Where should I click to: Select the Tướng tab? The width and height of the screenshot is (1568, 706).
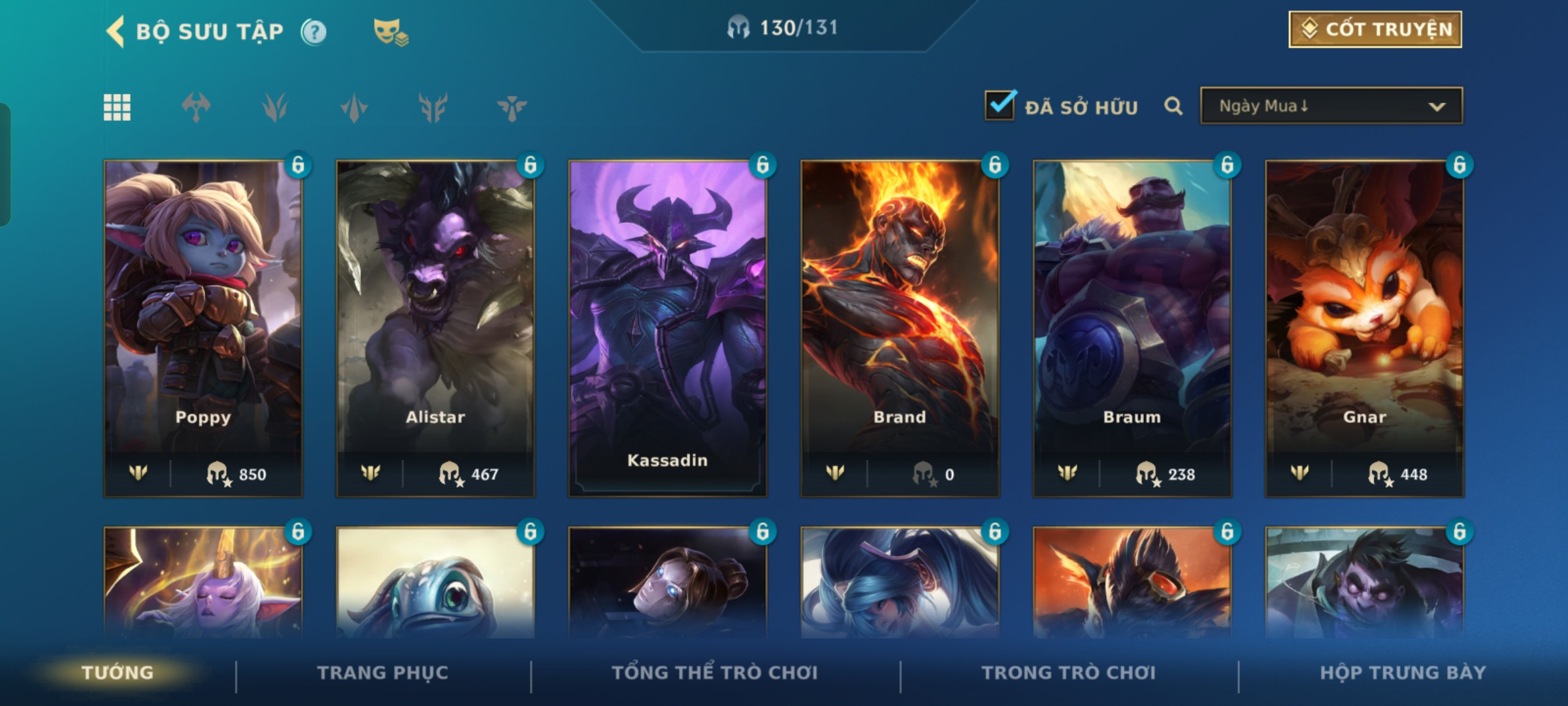click(118, 673)
